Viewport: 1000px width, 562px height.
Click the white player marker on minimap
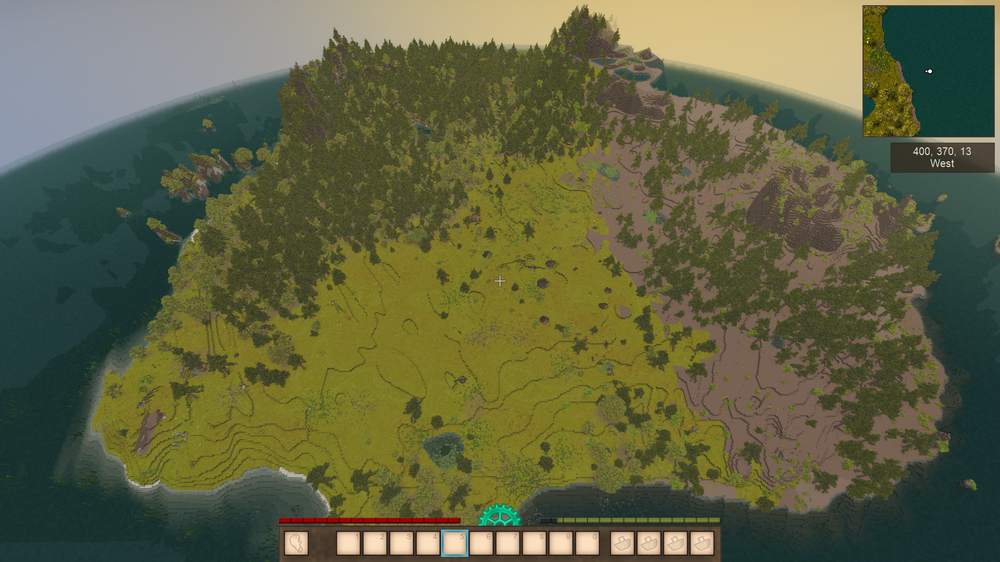point(929,71)
